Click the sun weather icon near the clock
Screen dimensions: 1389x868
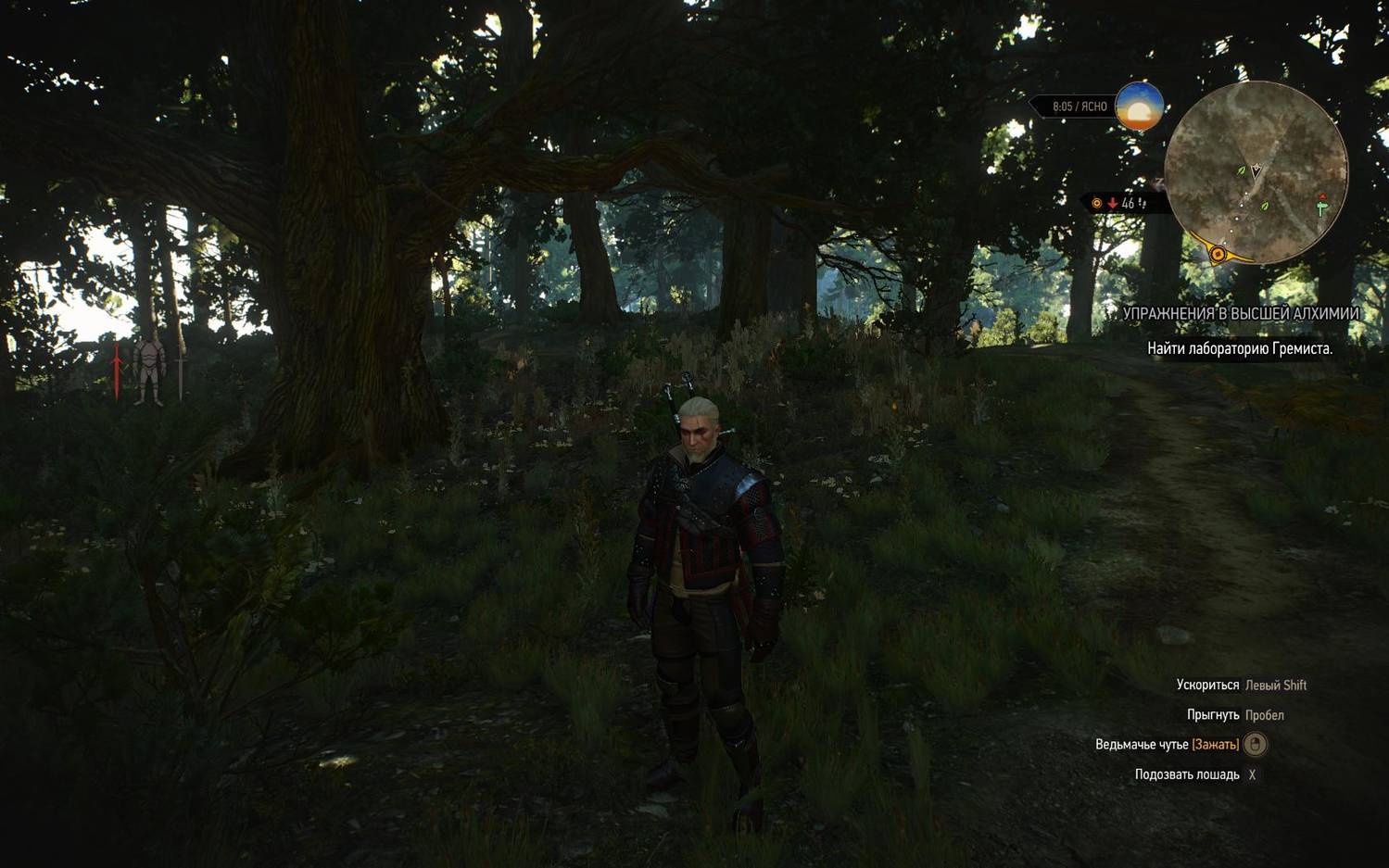pos(1139,107)
